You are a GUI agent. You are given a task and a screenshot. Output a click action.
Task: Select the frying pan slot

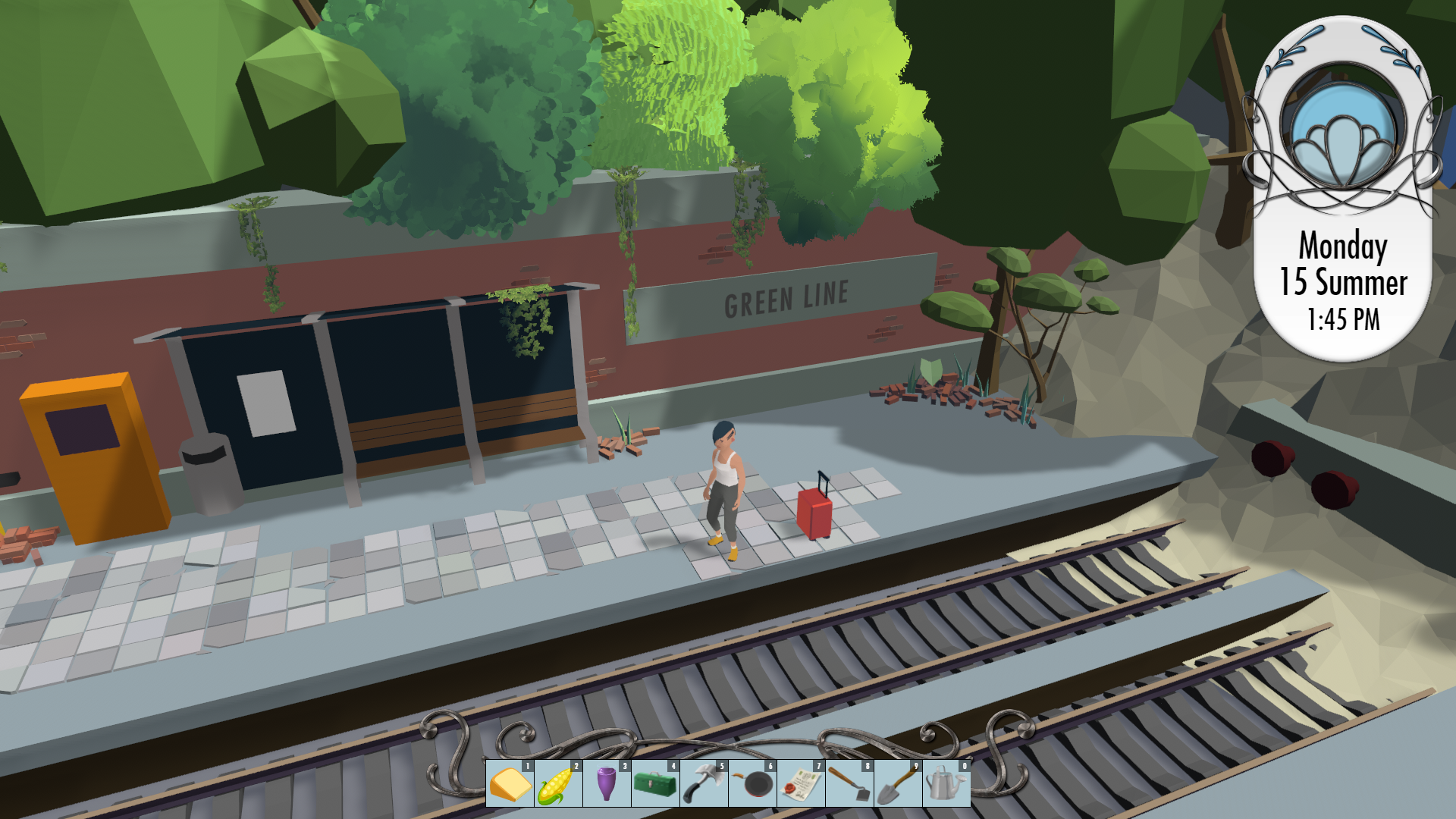tap(752, 783)
